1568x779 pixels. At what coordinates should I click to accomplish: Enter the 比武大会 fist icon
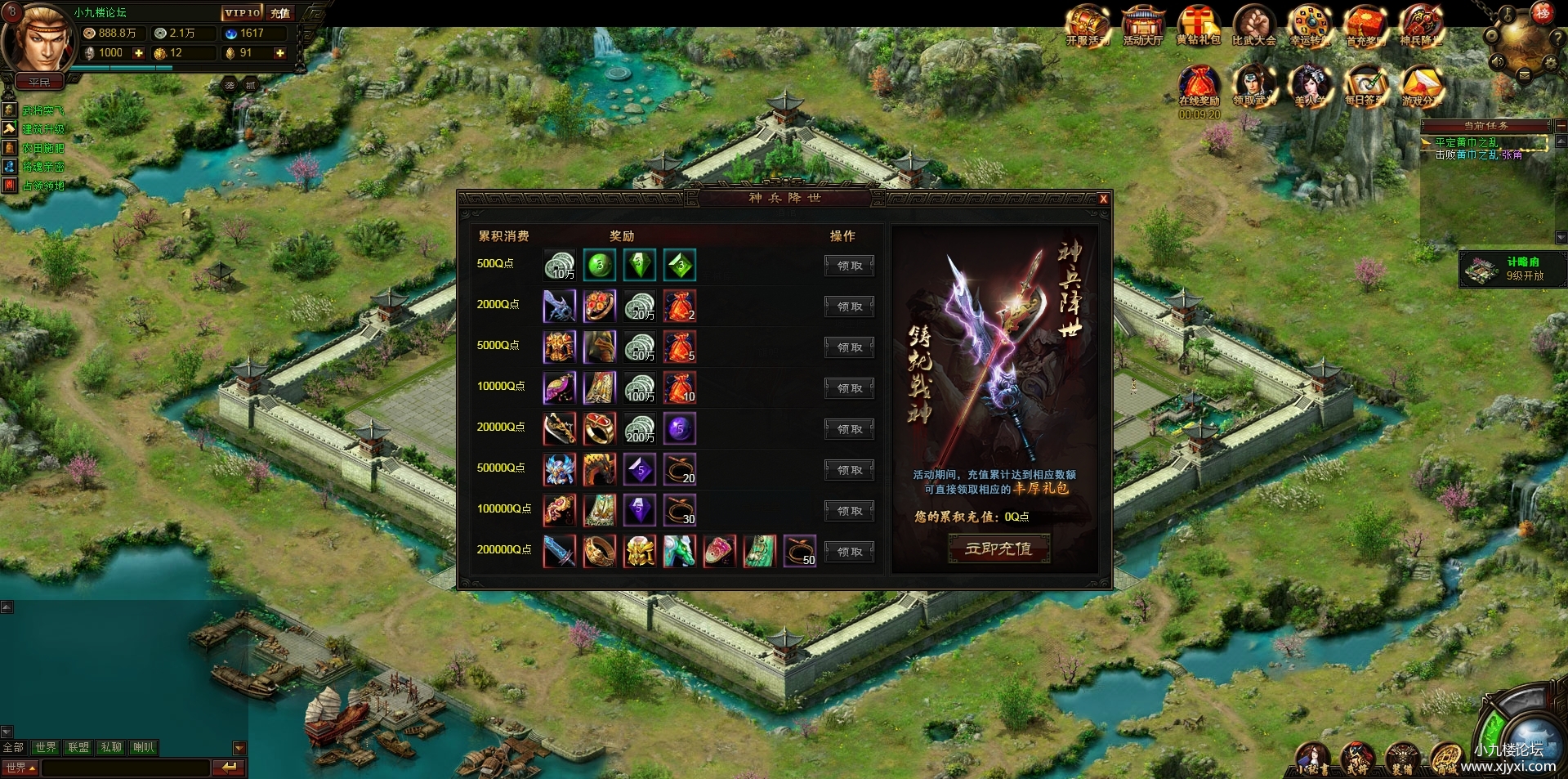coord(1253,26)
